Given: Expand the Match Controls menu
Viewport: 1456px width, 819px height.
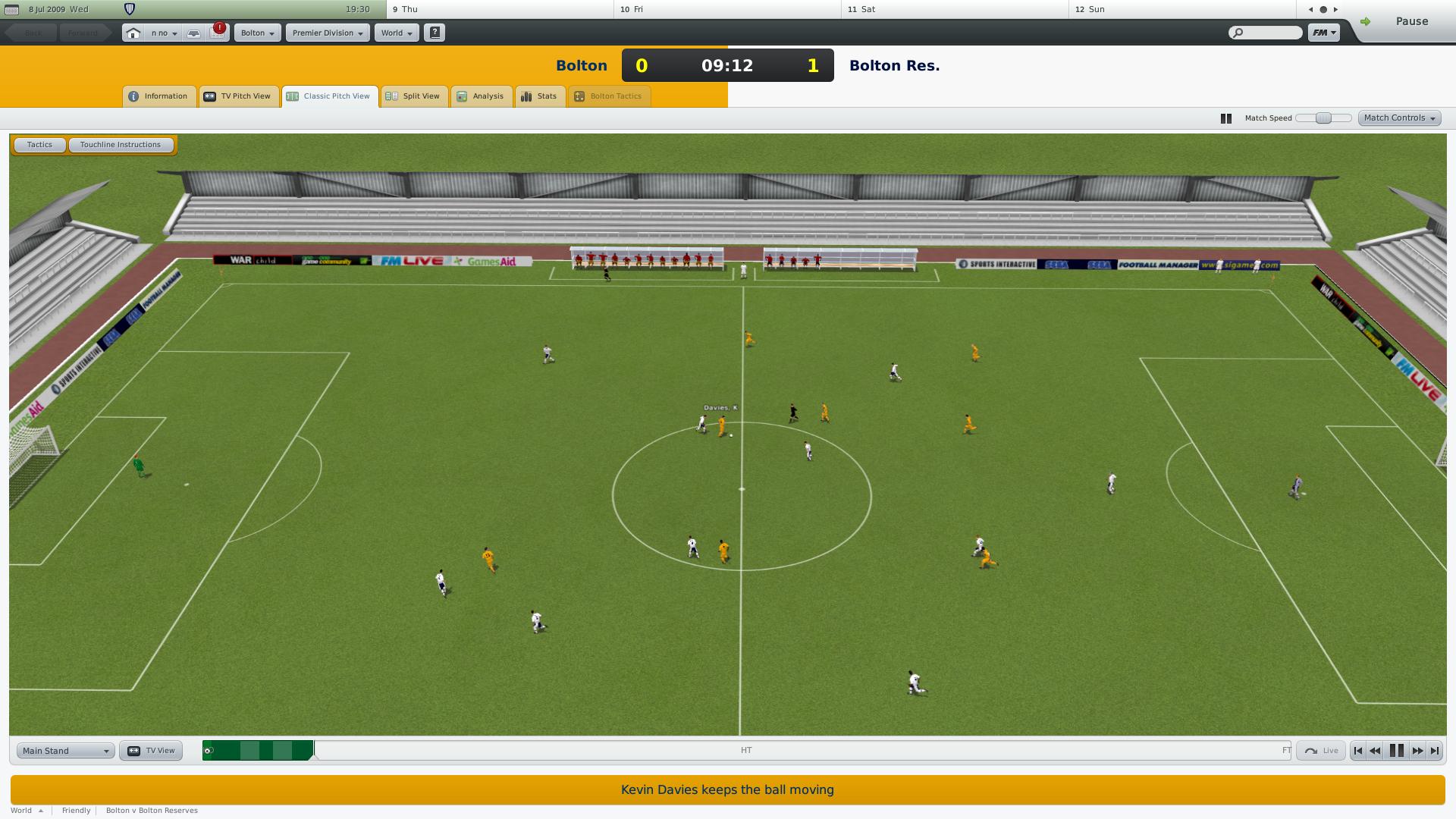Looking at the screenshot, I should pyautogui.click(x=1398, y=118).
